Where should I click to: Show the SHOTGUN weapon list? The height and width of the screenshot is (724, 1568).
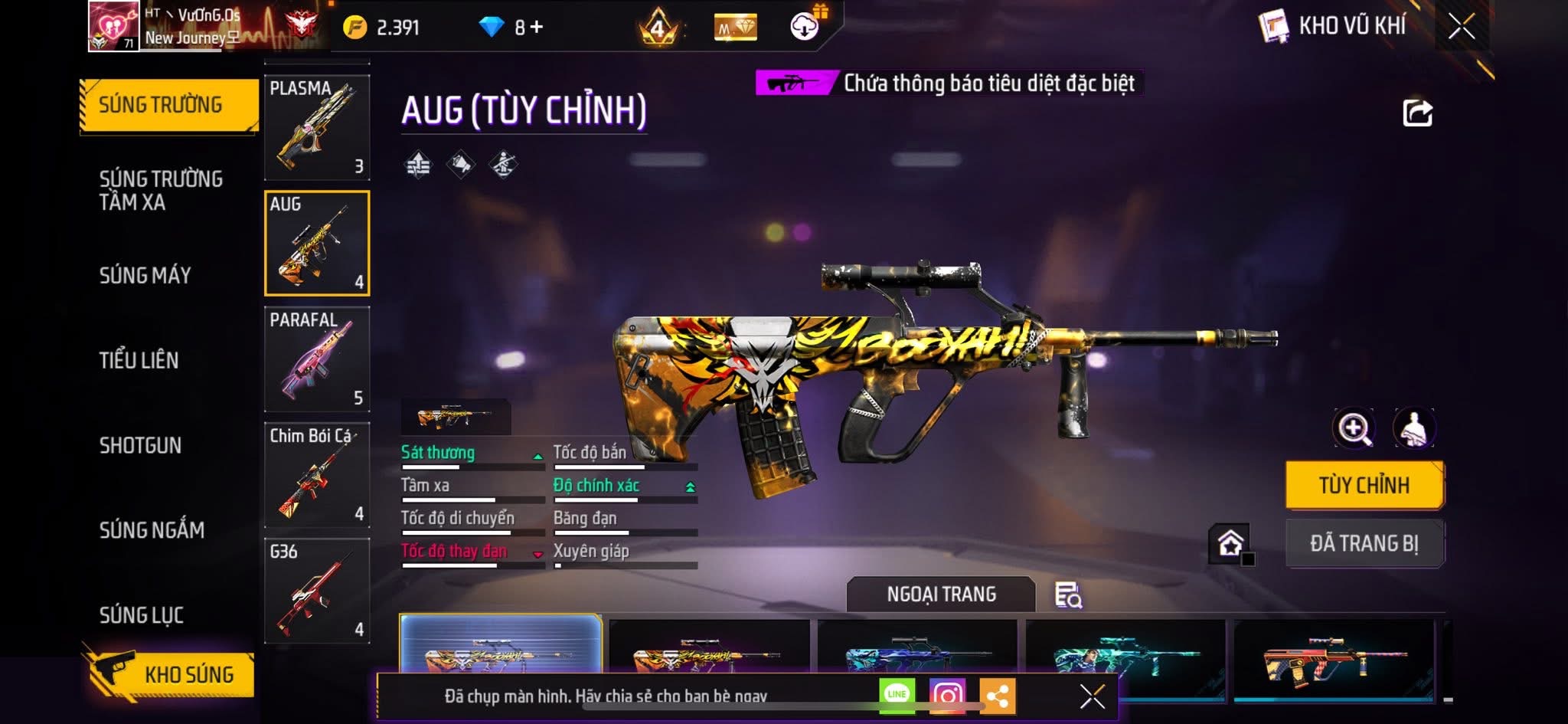click(x=140, y=445)
